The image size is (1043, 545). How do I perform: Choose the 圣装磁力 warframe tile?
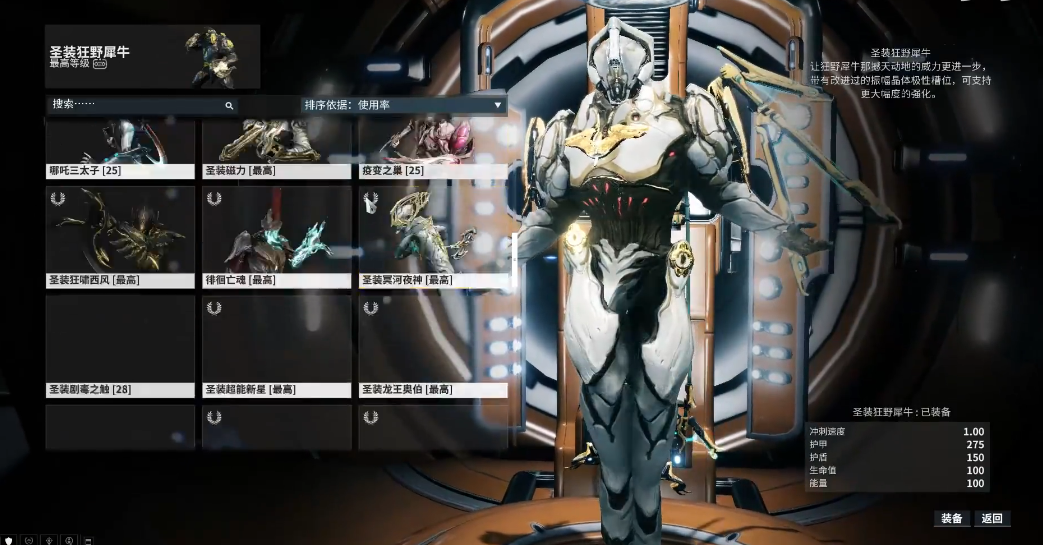pos(277,149)
